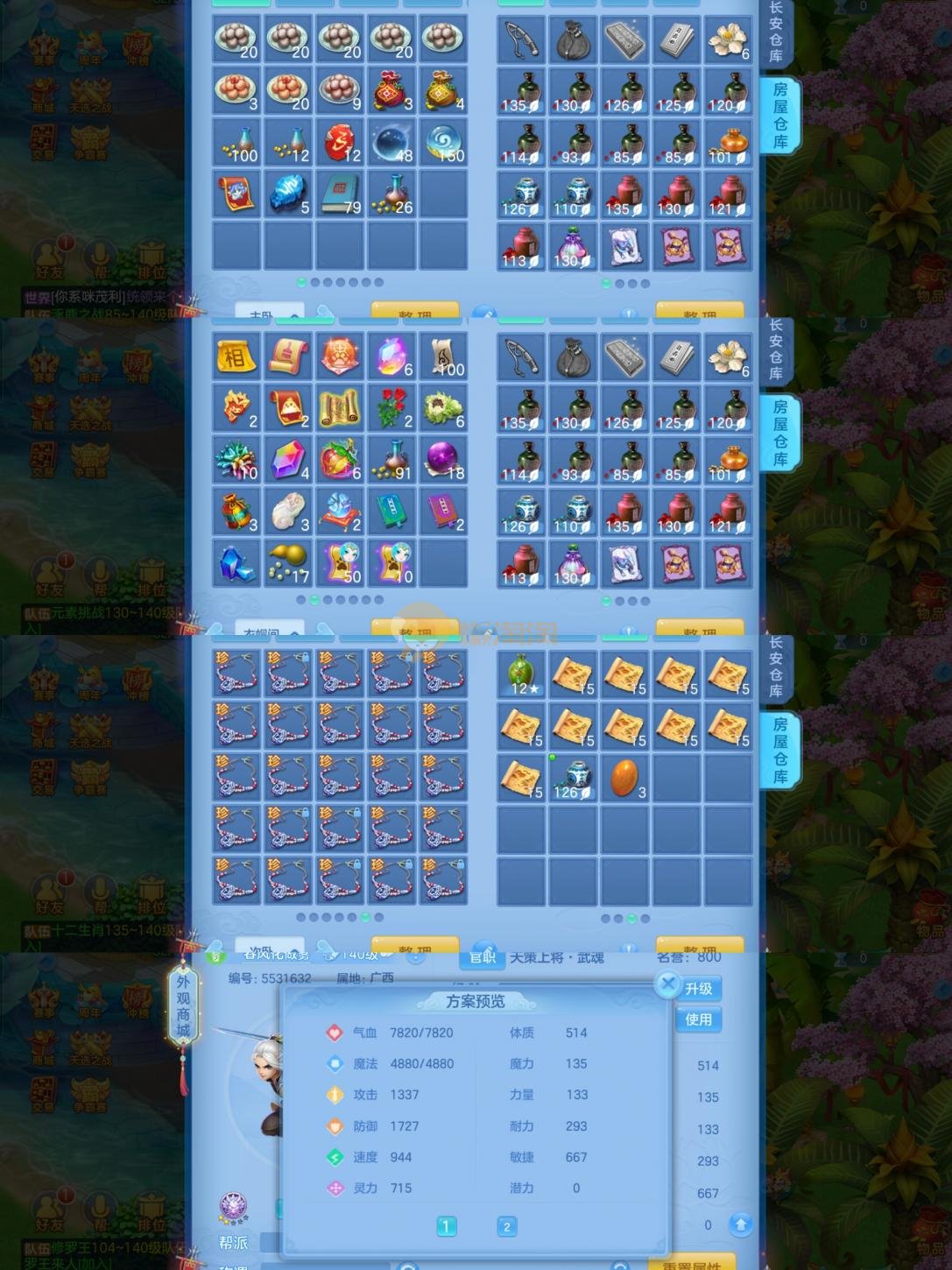The image size is (952, 1270).
Task: Open the 外观商城 appearance shop
Action: click(183, 1006)
